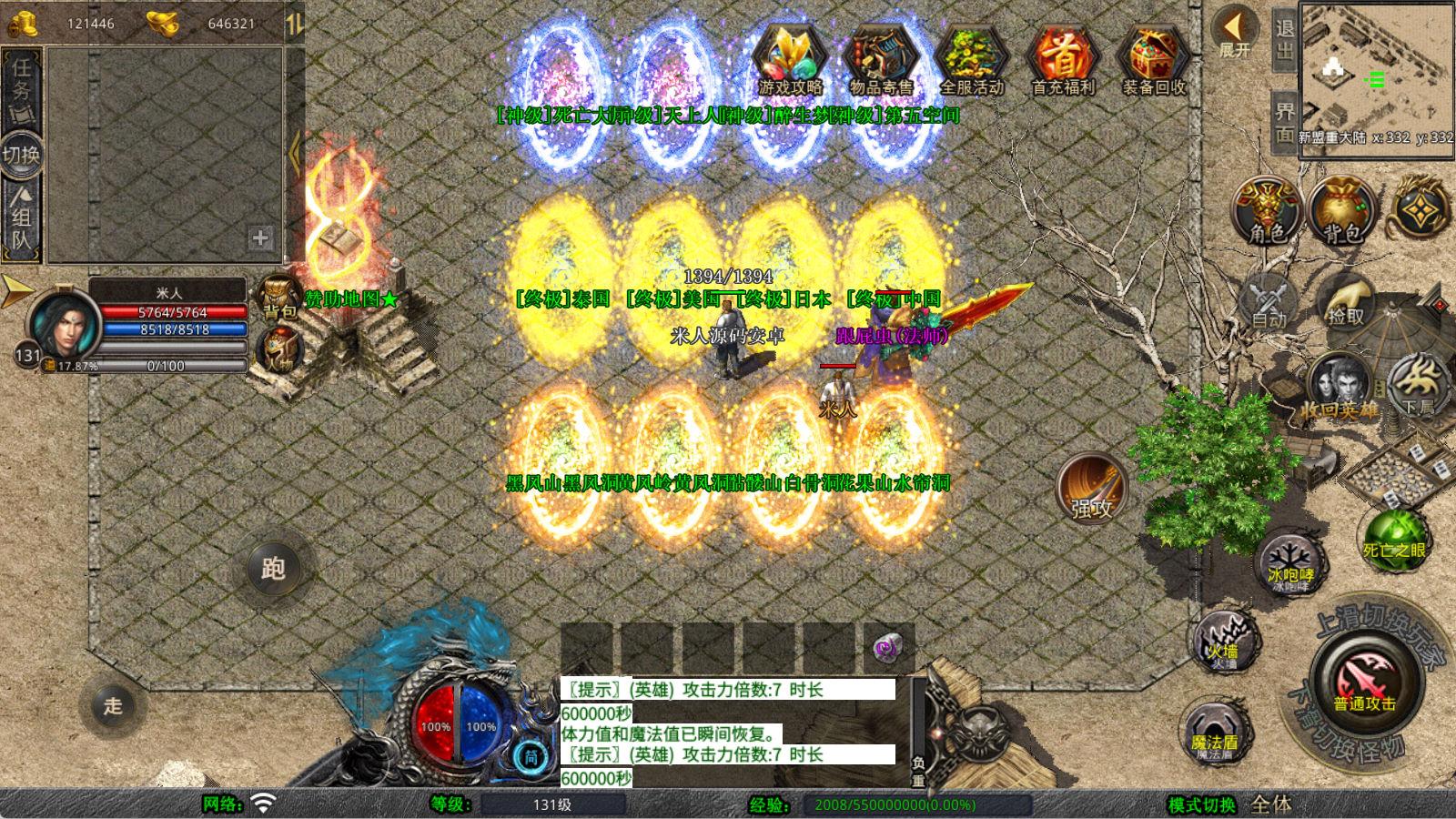1456x819 pixels.
Task: Open the 首充福利 first-recharge bonus
Action: pyautogui.click(x=1063, y=58)
